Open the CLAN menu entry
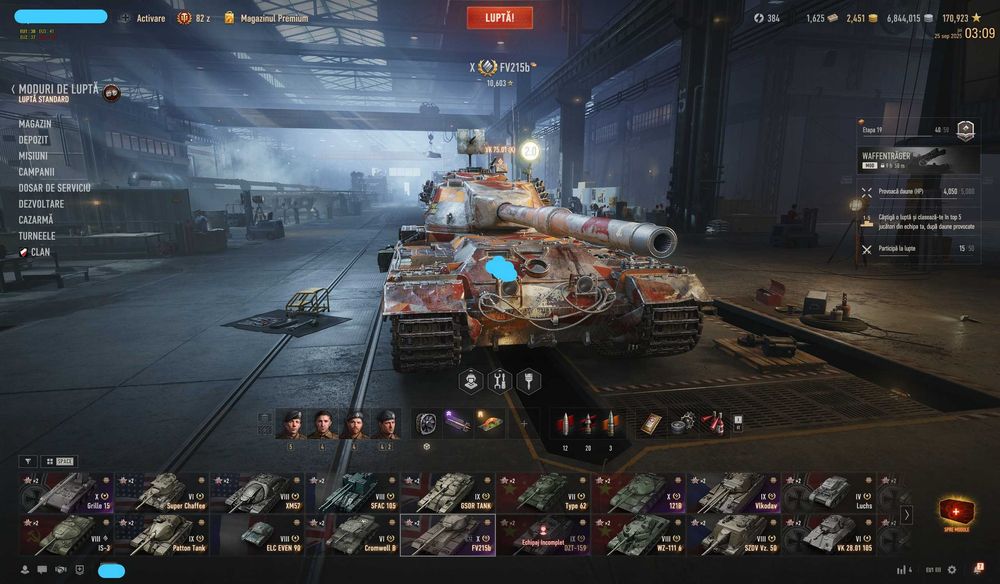Viewport: 1000px width, 584px height. pyautogui.click(x=40, y=252)
